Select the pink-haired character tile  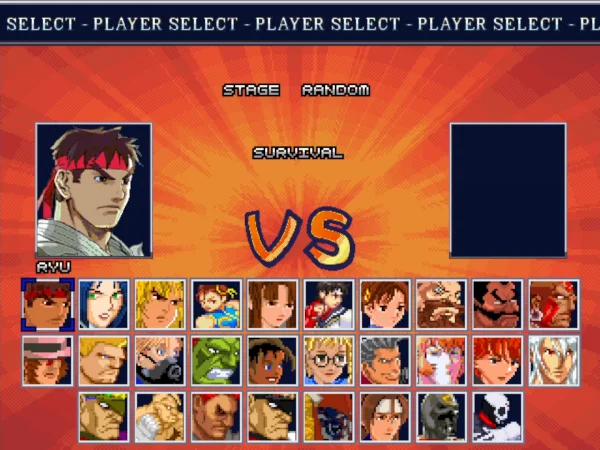pos(441,361)
